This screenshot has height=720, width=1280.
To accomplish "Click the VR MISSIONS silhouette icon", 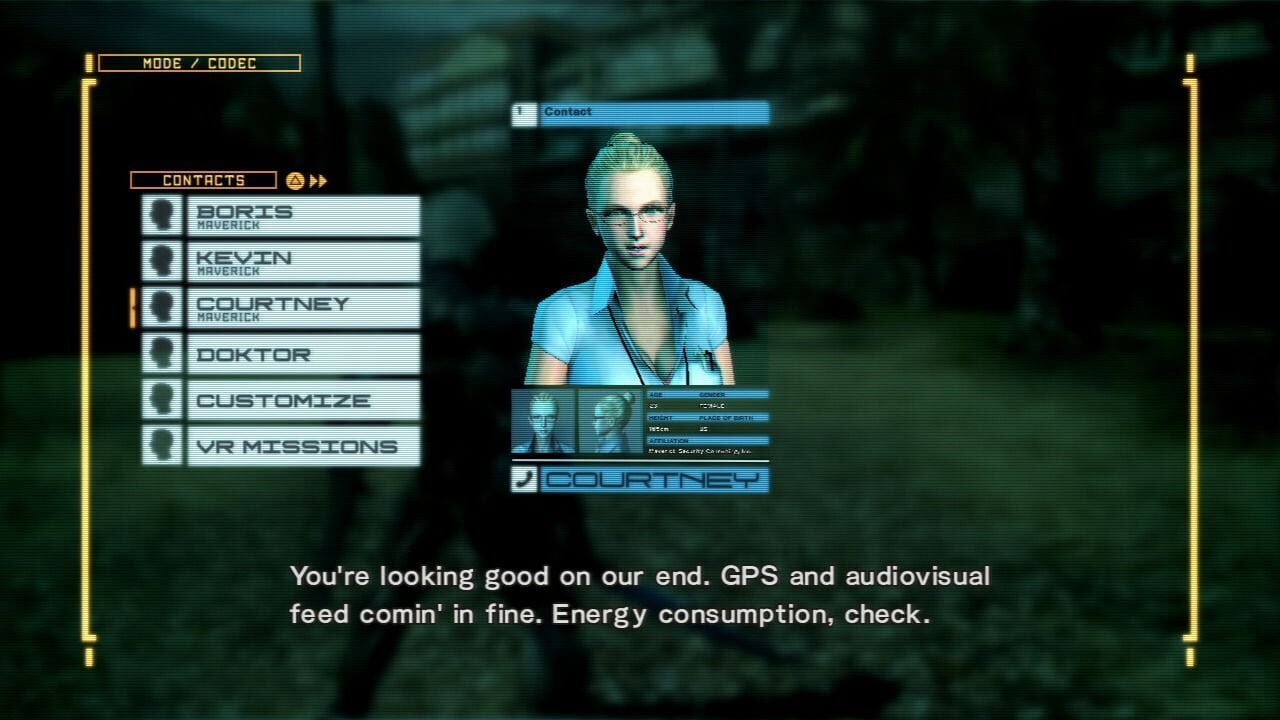I will [x=163, y=446].
